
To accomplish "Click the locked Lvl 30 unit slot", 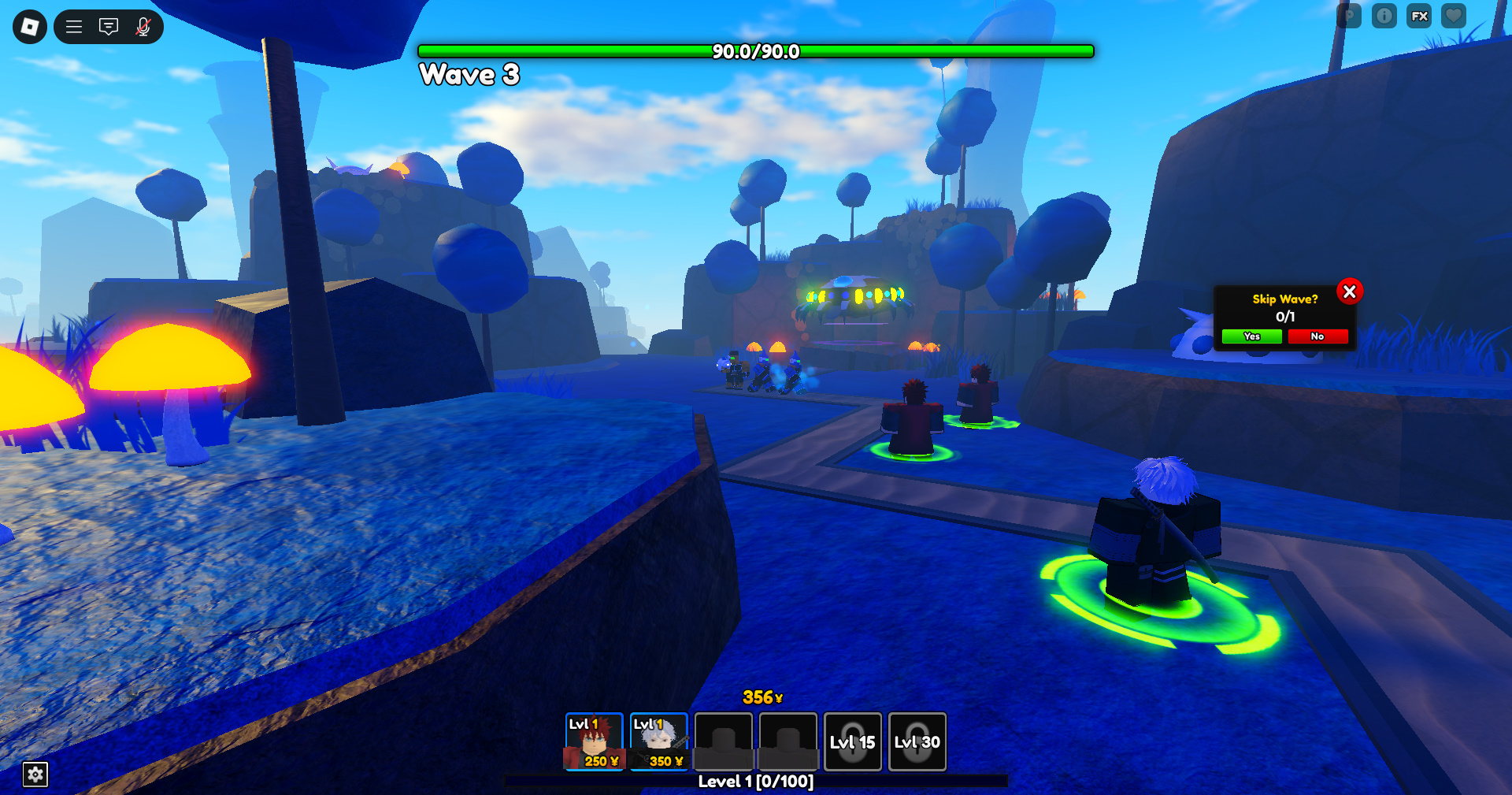I will click(917, 741).
